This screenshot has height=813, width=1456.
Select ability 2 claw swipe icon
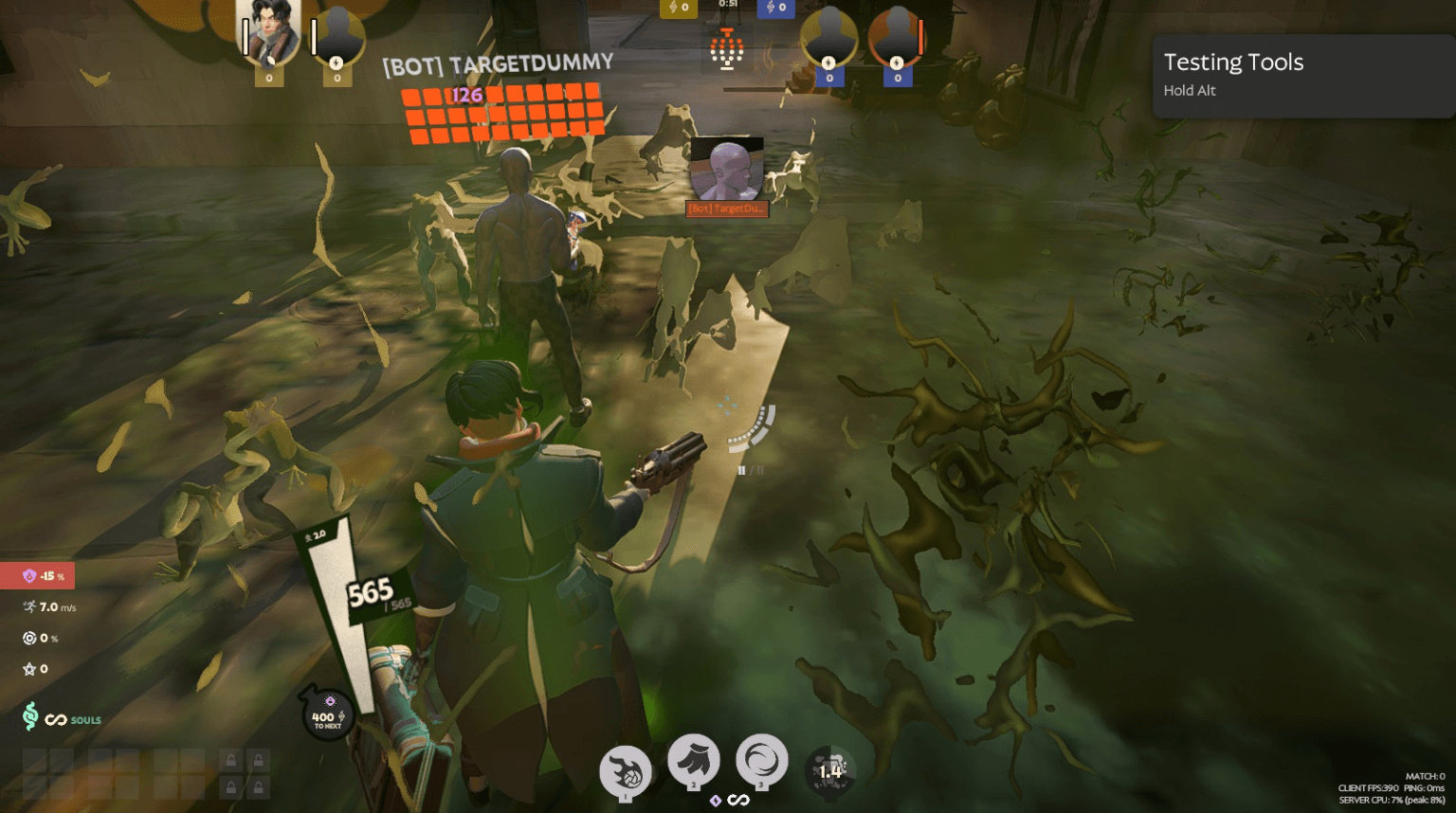coord(694,763)
